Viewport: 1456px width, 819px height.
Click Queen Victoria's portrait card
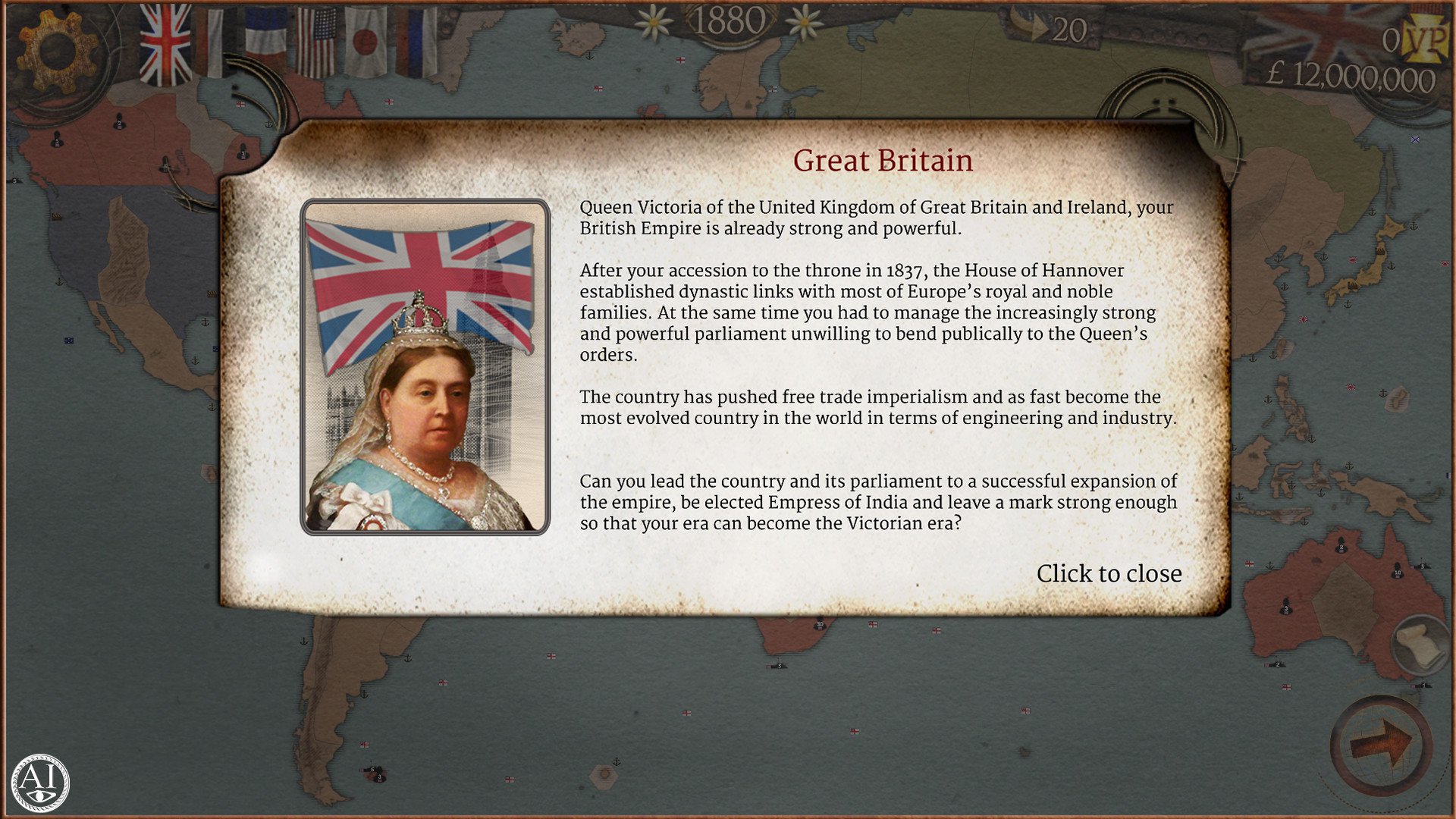(x=425, y=367)
